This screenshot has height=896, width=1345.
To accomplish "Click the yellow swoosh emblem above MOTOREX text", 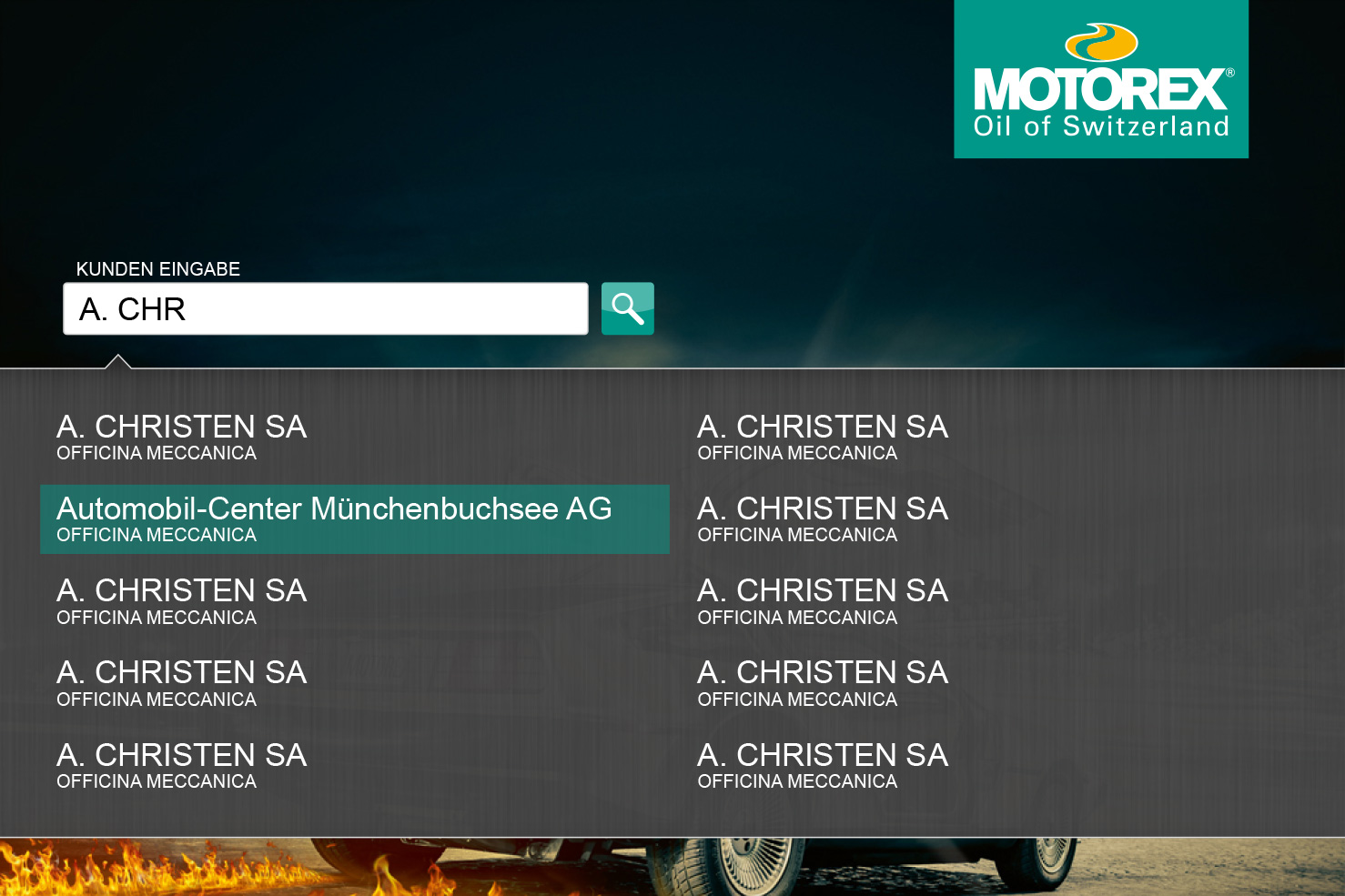I will tap(1099, 39).
